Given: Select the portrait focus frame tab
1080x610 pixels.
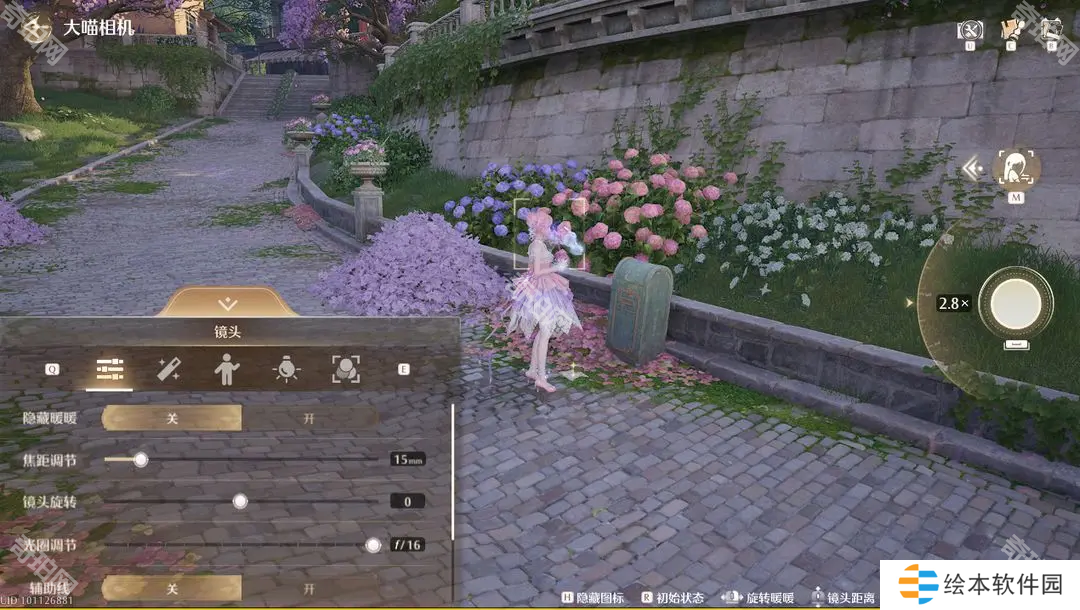Looking at the screenshot, I should (x=346, y=370).
